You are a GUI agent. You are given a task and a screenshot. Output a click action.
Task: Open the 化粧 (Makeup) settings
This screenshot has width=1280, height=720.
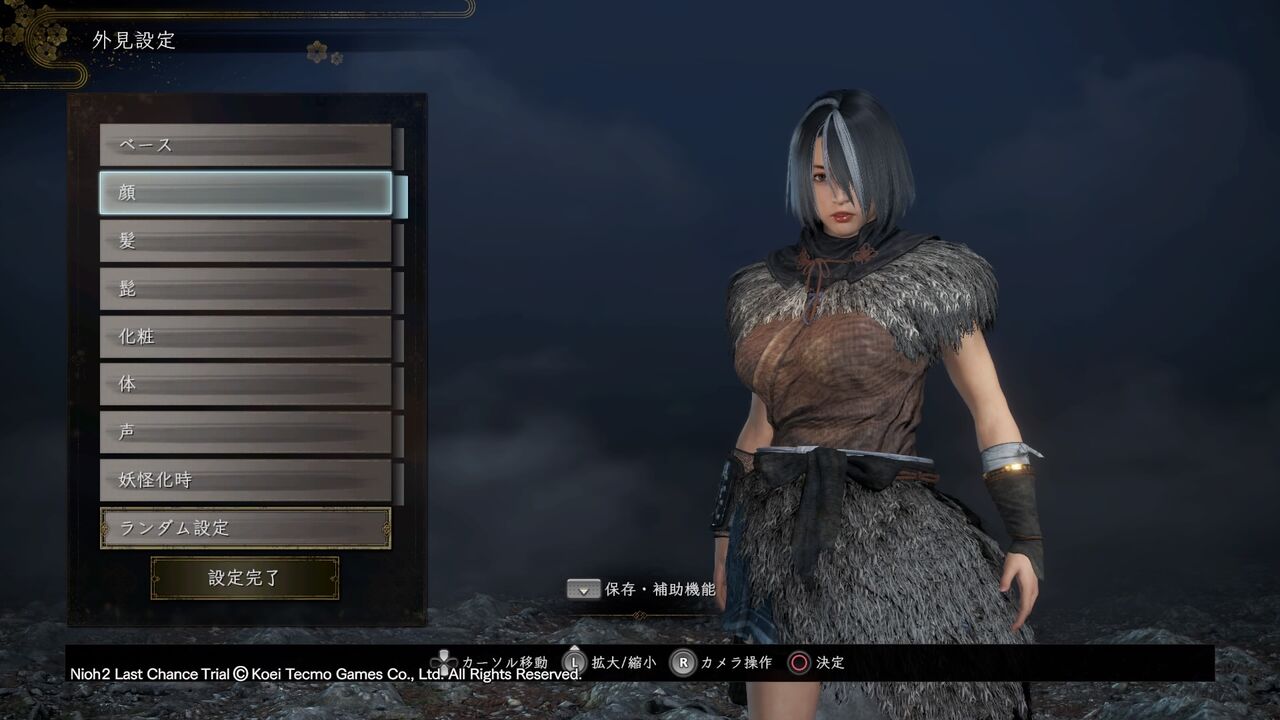pyautogui.click(x=244, y=336)
